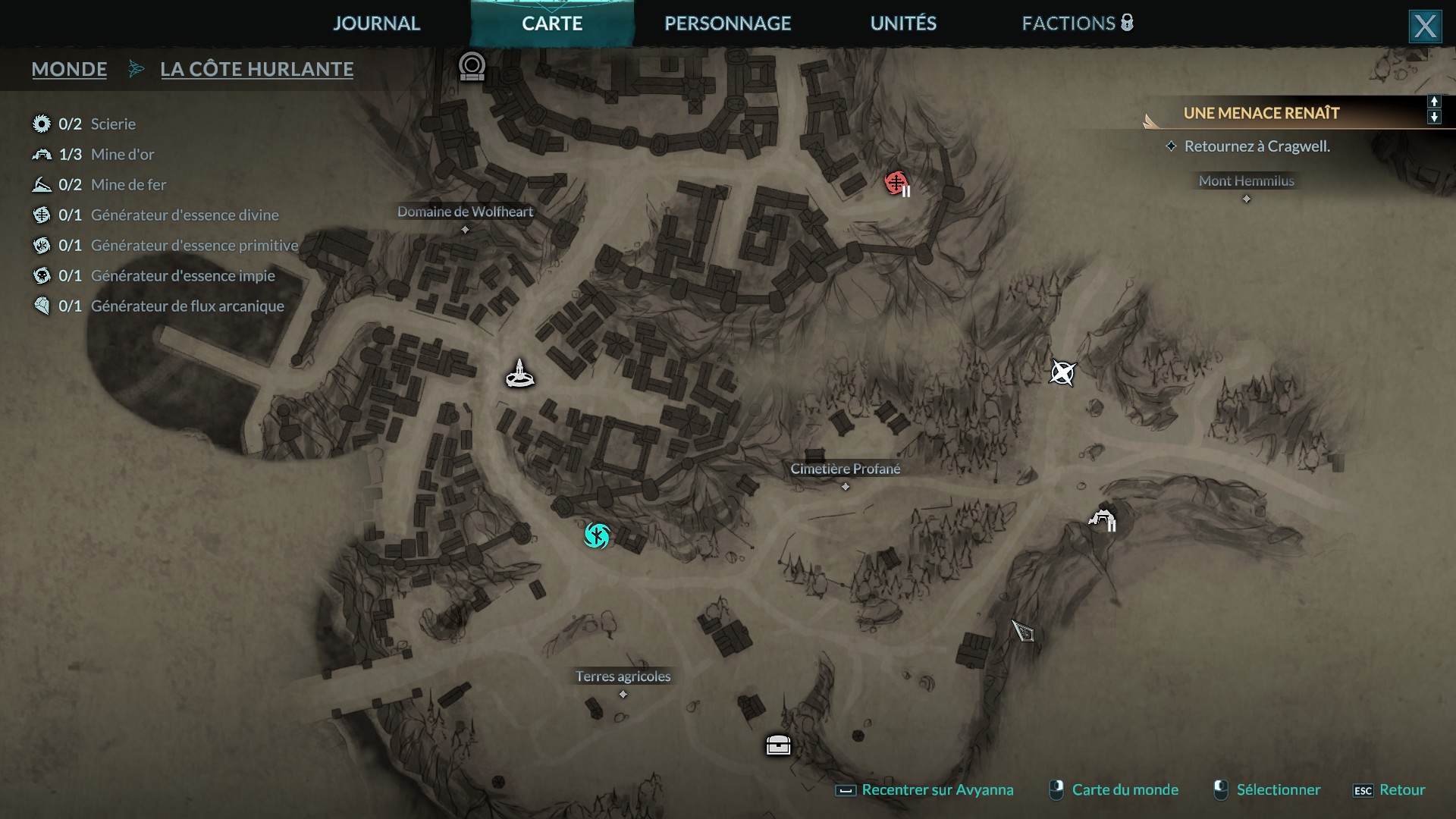Choose the Mine d'or legend entry

121,154
